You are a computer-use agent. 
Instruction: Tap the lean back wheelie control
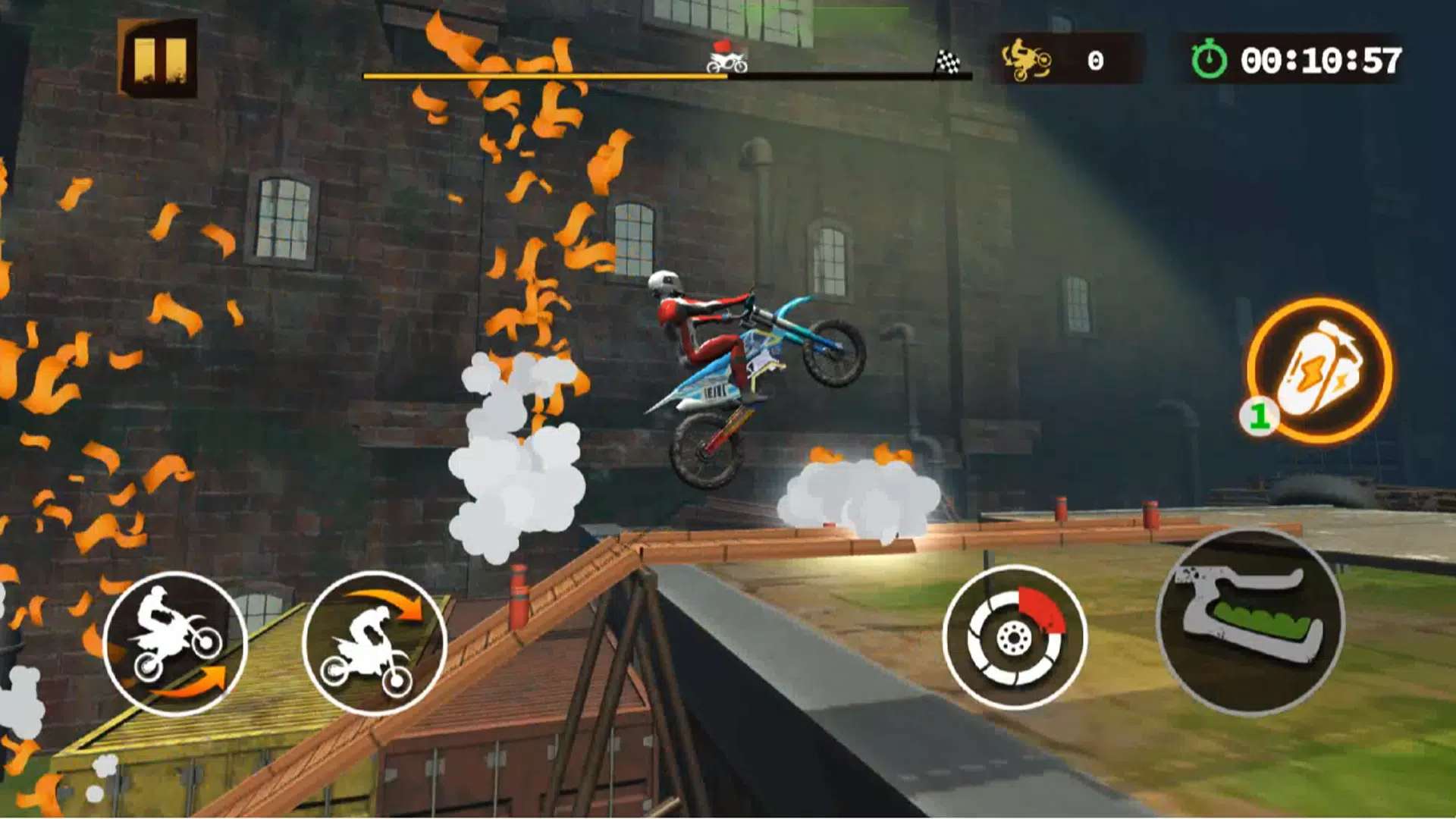click(x=175, y=644)
